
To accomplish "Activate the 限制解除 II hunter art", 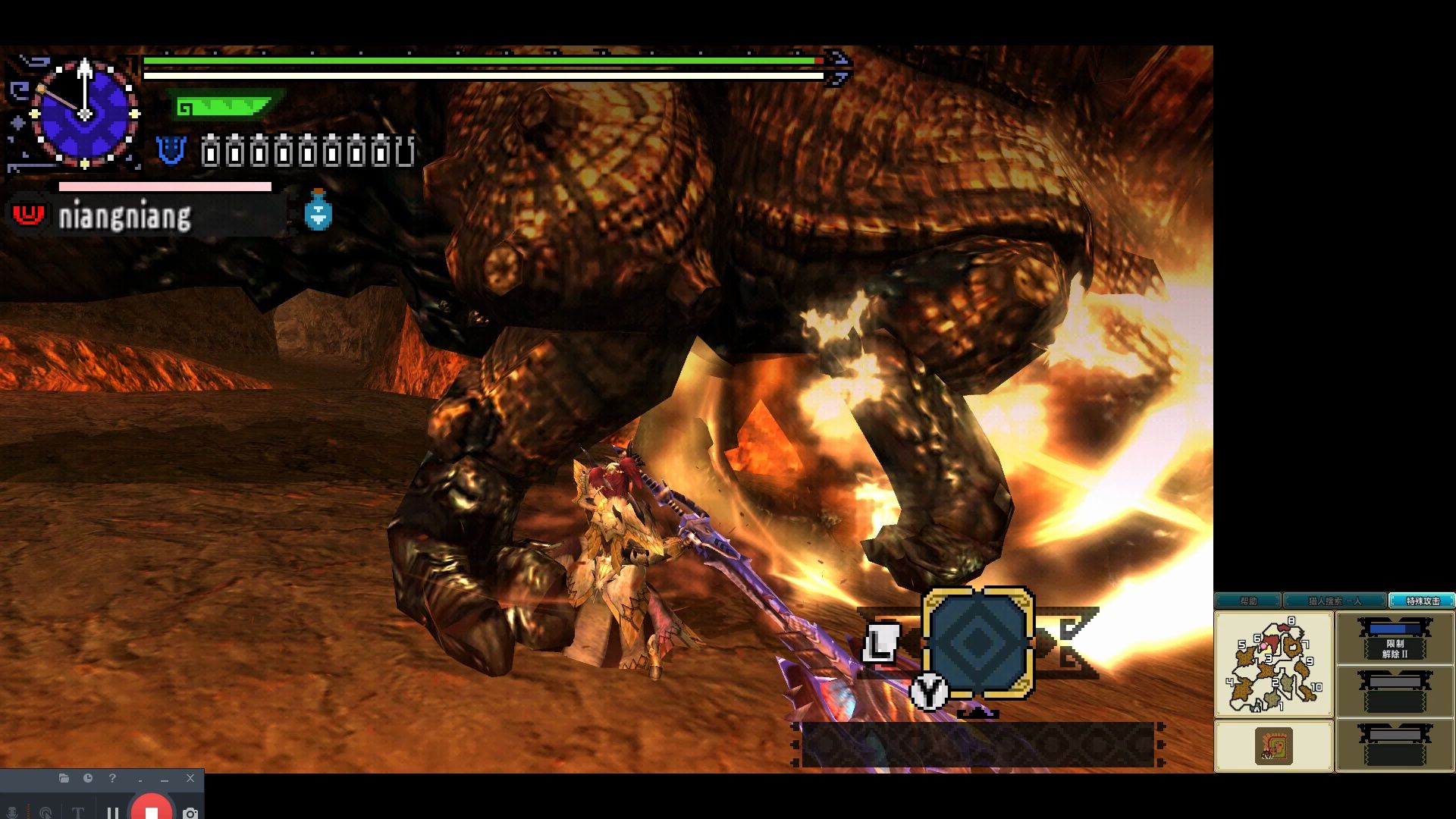I will 1395,641.
